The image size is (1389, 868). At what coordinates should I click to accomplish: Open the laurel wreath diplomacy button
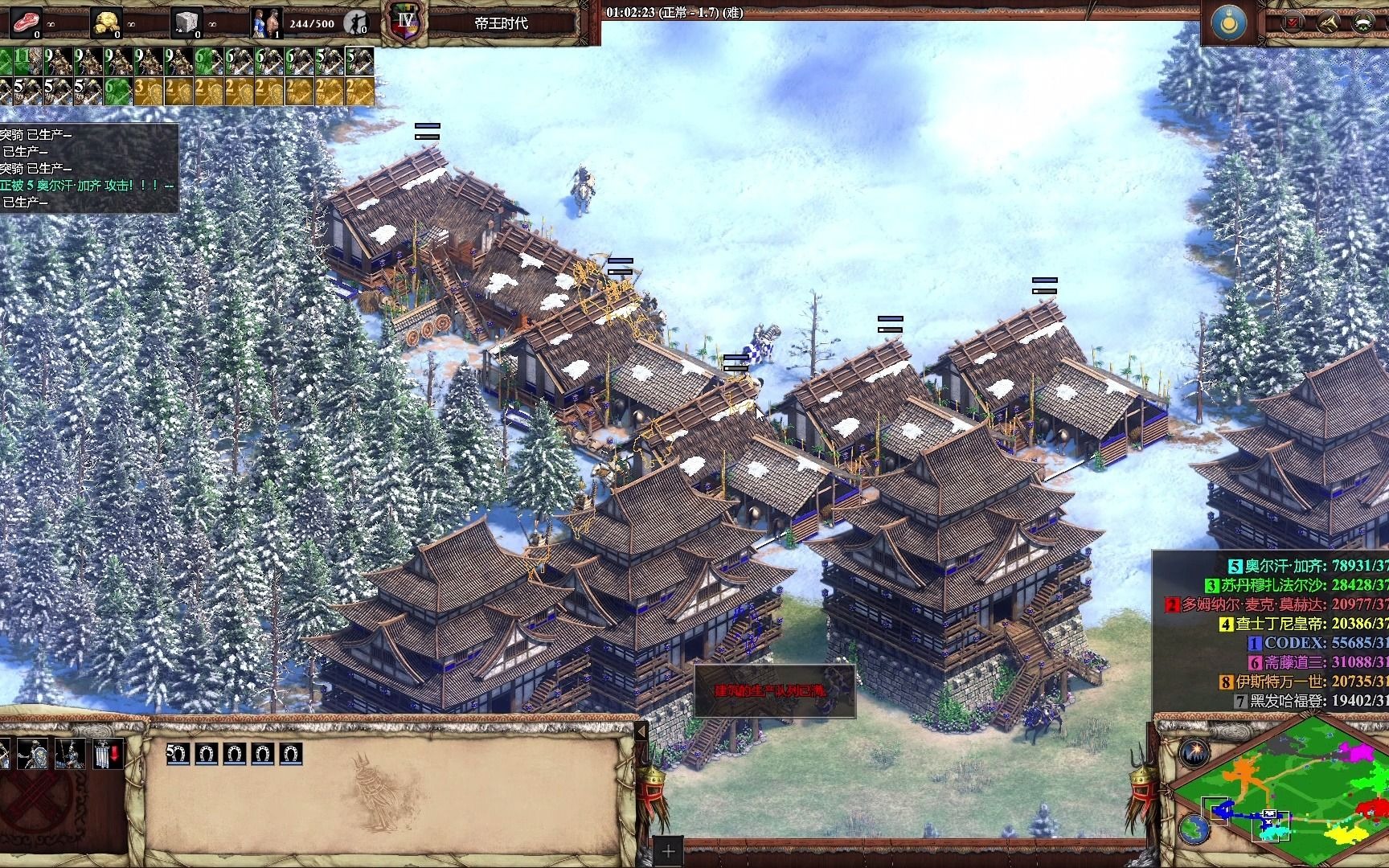[x=1363, y=23]
